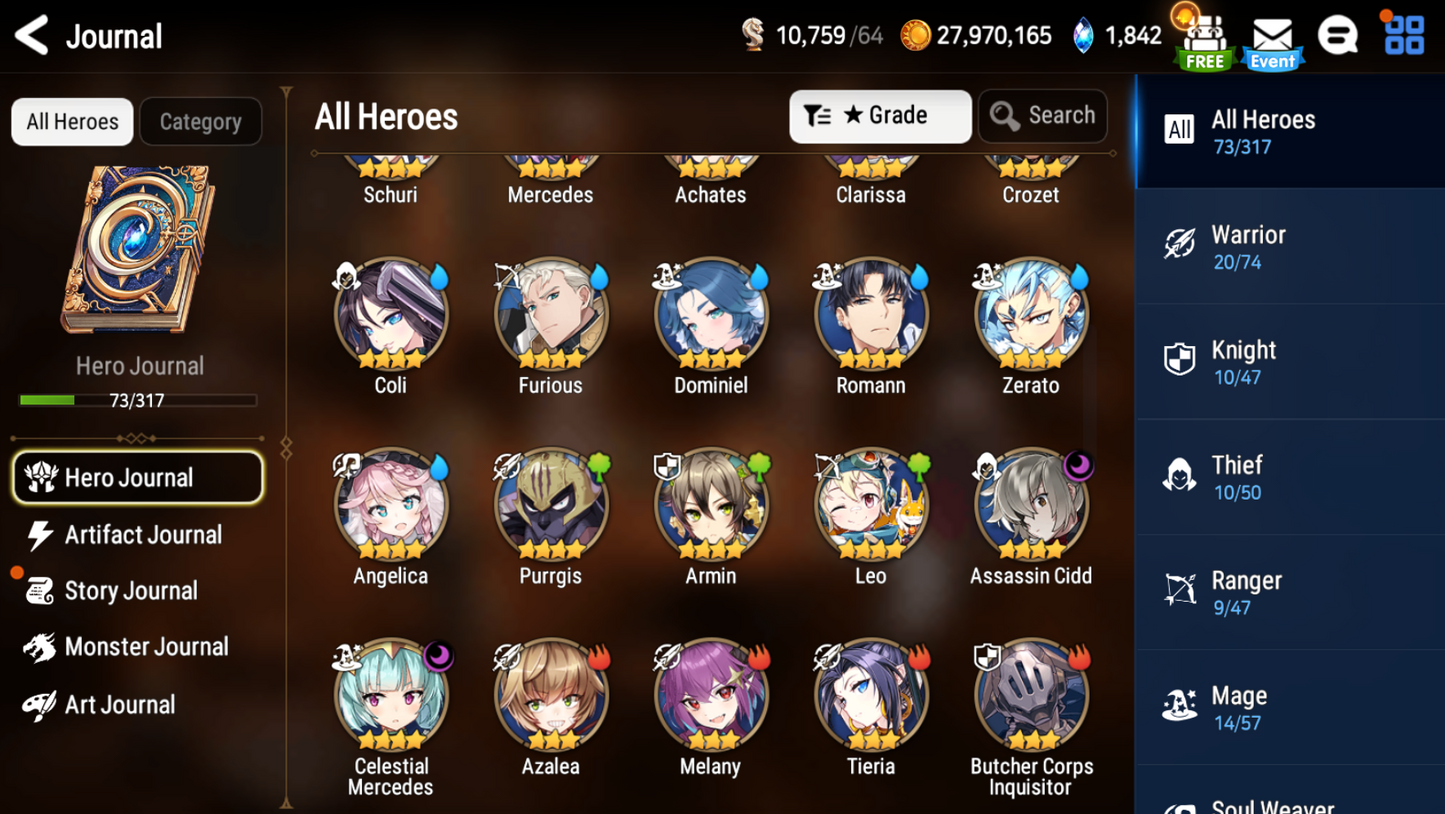Show only Thief heroes
The width and height of the screenshot is (1445, 814).
coord(1289,477)
